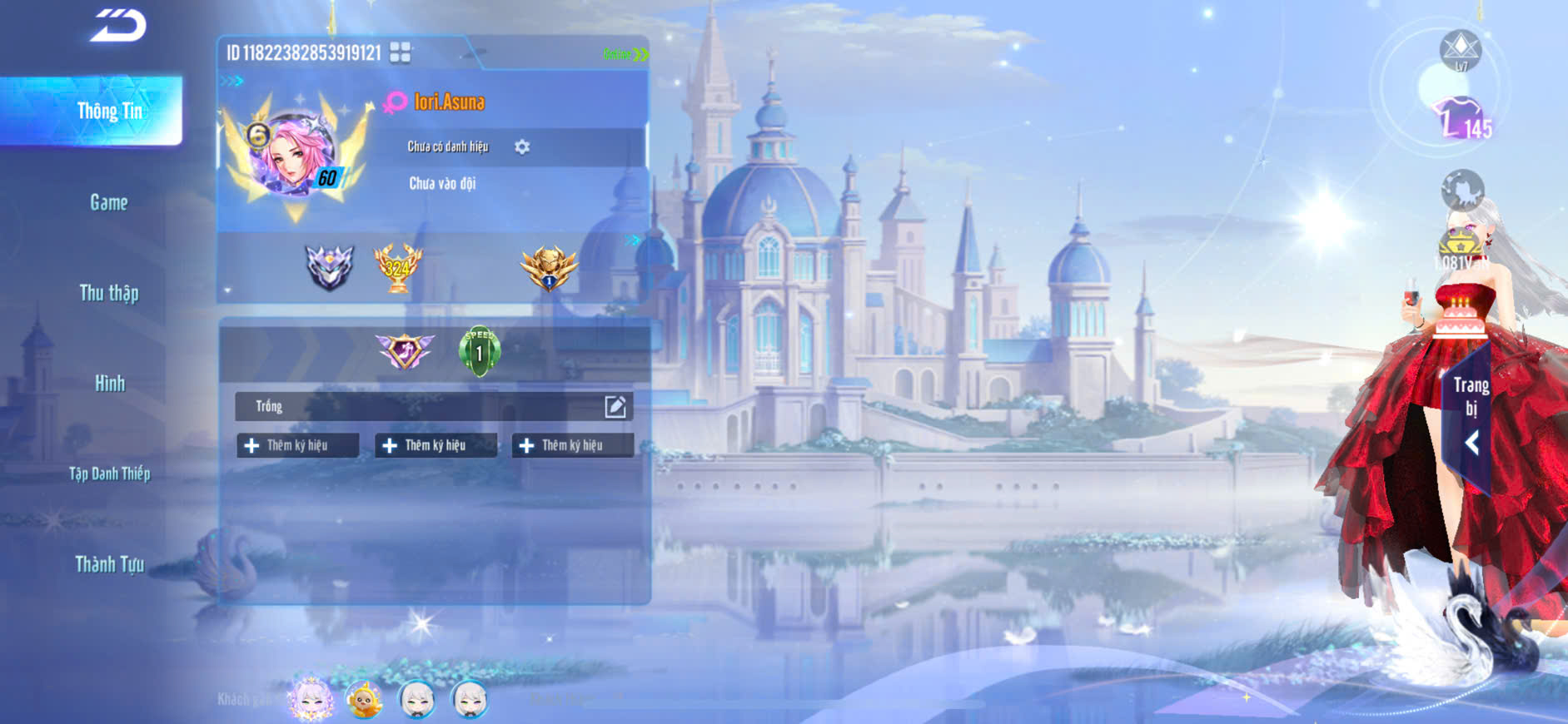Open the Hình tab
Viewport: 1568px width, 724px height.
pyautogui.click(x=109, y=384)
